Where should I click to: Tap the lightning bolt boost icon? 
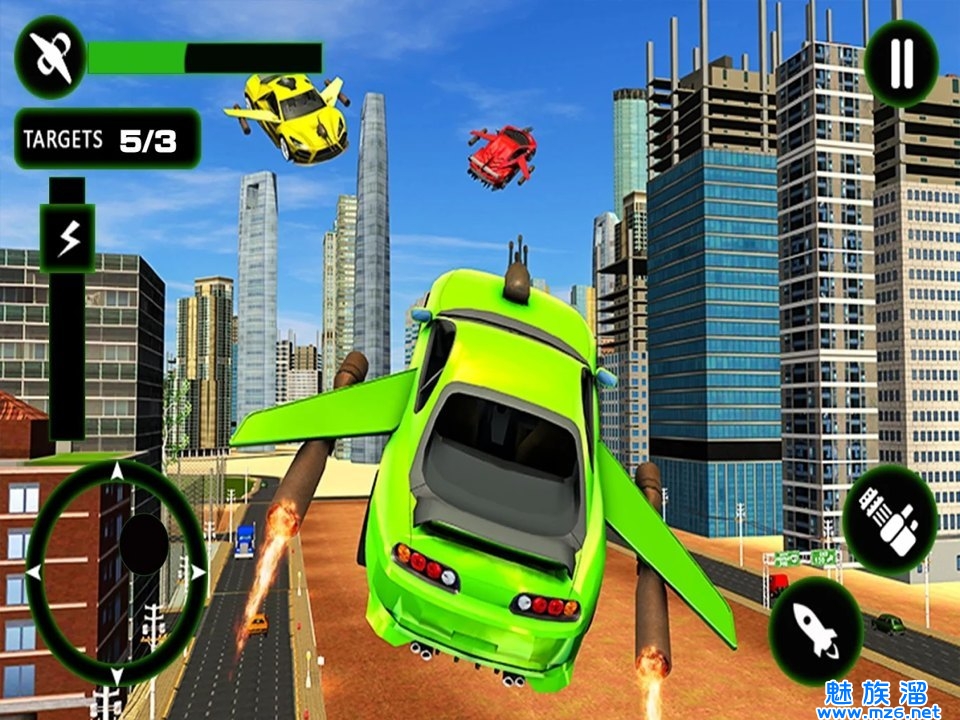[68, 238]
